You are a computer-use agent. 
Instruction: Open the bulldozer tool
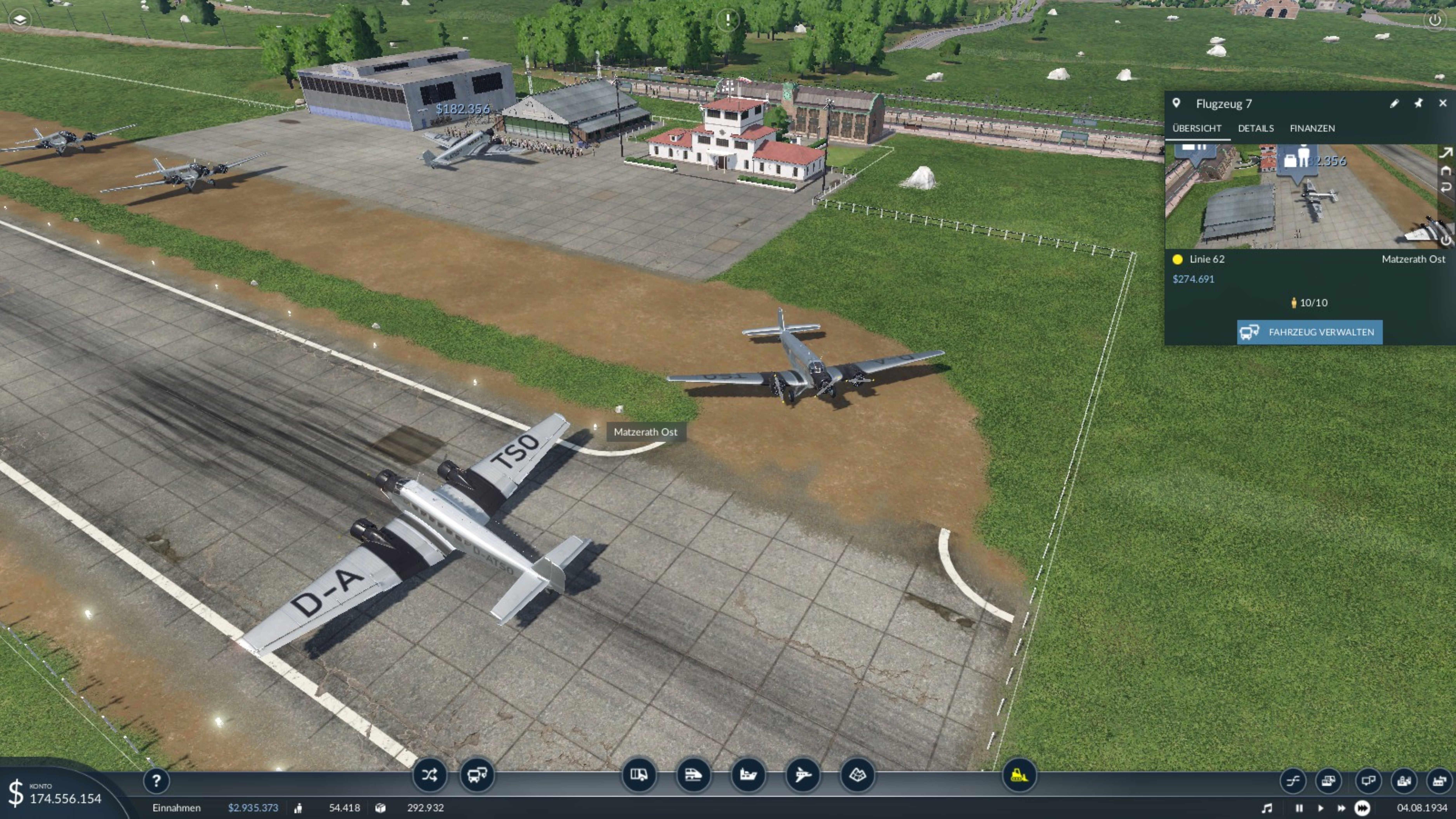tap(1019, 775)
